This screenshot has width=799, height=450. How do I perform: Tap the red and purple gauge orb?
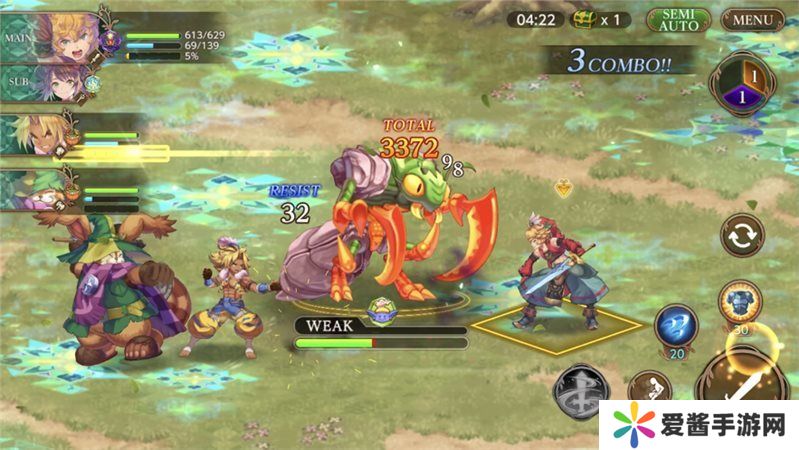click(x=740, y=85)
